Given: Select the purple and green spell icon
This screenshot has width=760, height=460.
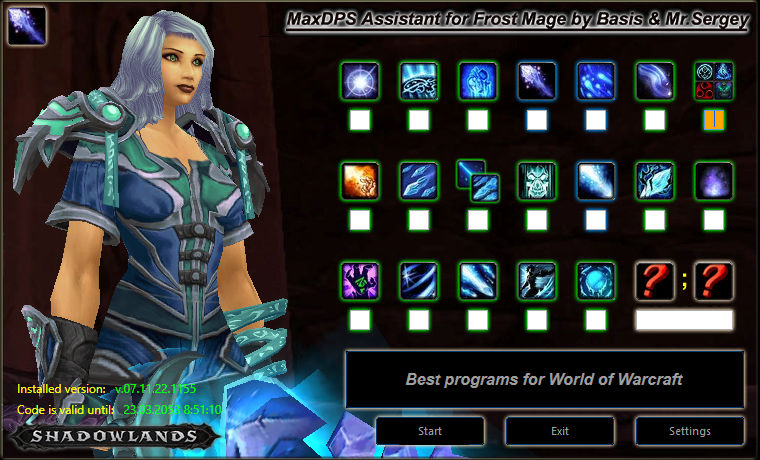Looking at the screenshot, I should 360,281.
